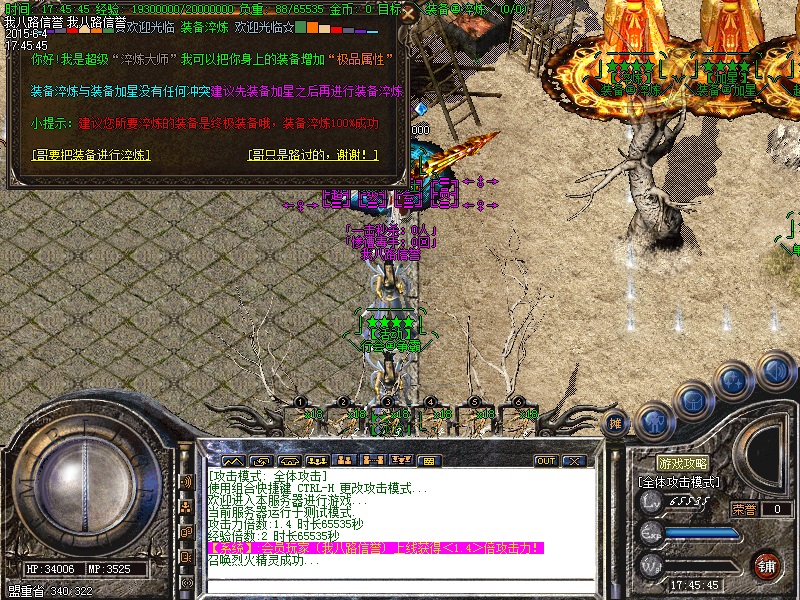Screen dimensions: 800x600
Task: Click the 摊 stall button
Action: coord(617,424)
